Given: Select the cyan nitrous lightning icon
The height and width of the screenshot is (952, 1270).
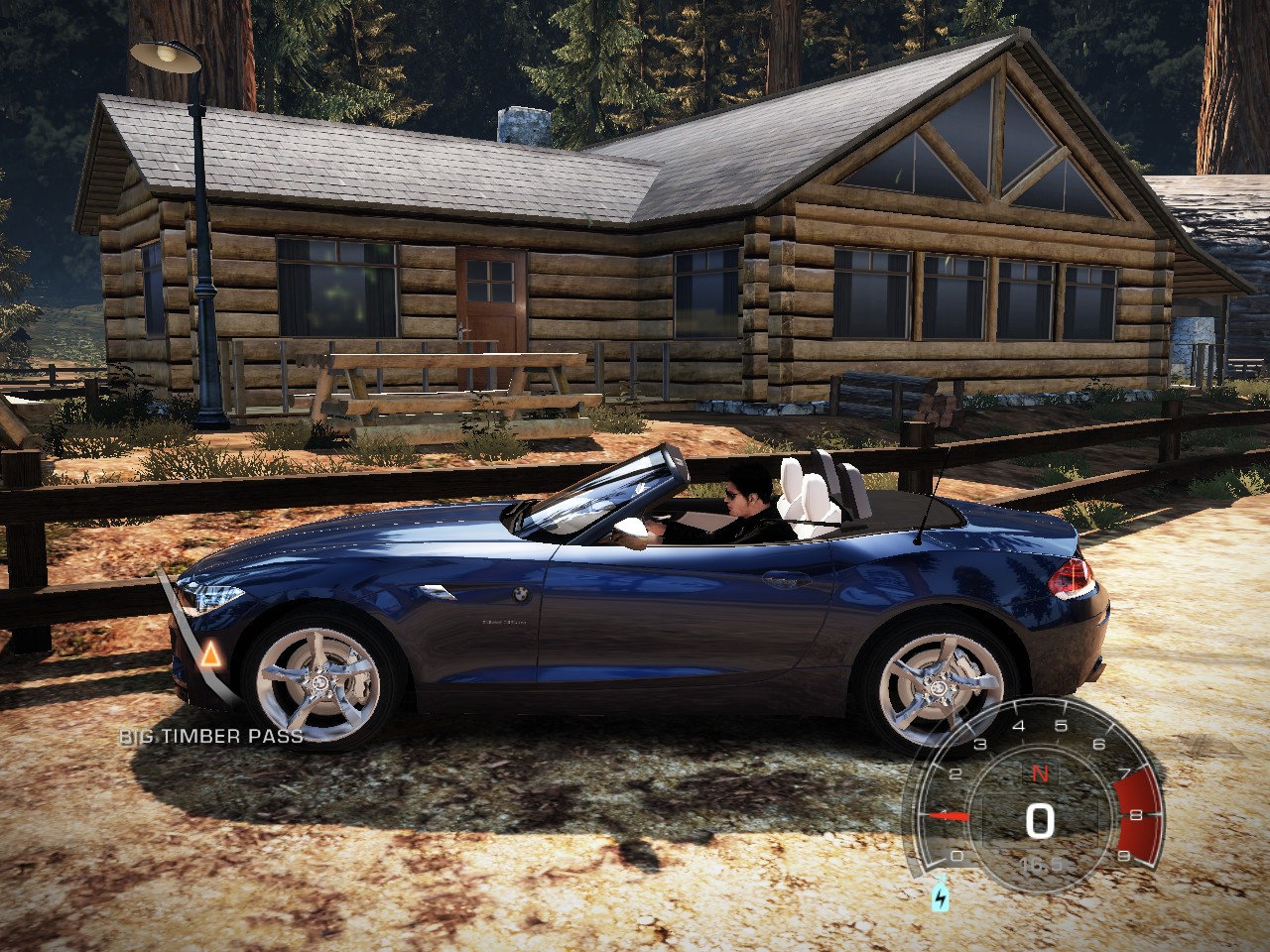Looking at the screenshot, I should click(x=941, y=897).
